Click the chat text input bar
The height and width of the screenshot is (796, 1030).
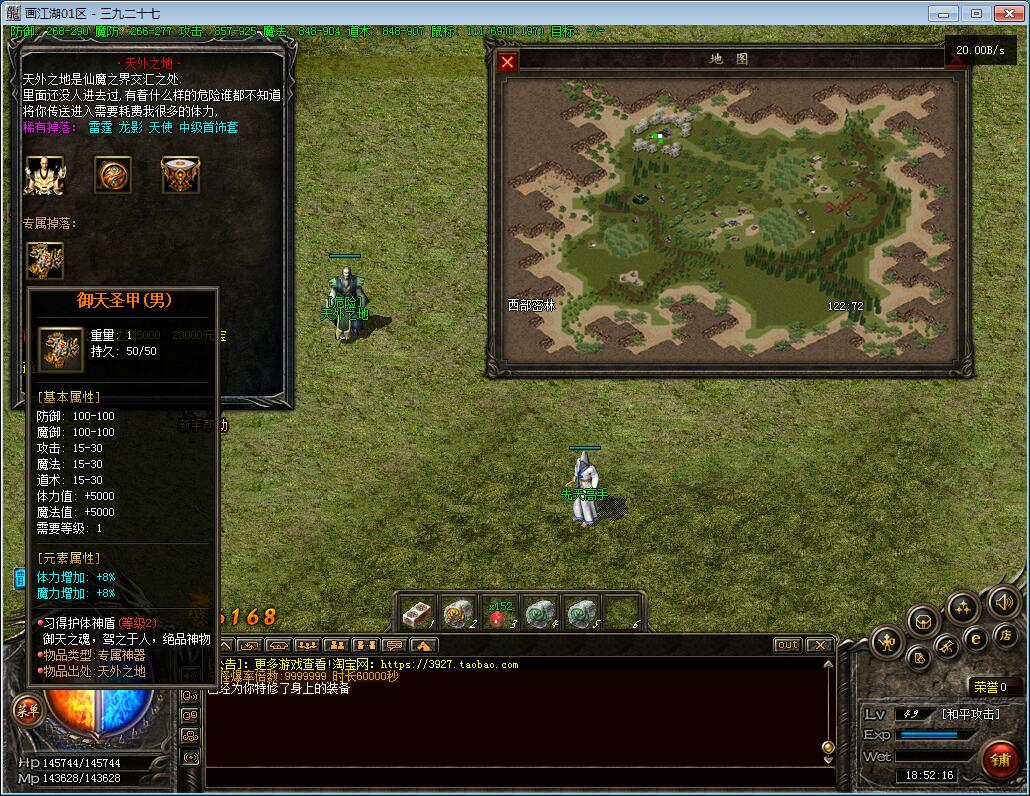coord(515,778)
